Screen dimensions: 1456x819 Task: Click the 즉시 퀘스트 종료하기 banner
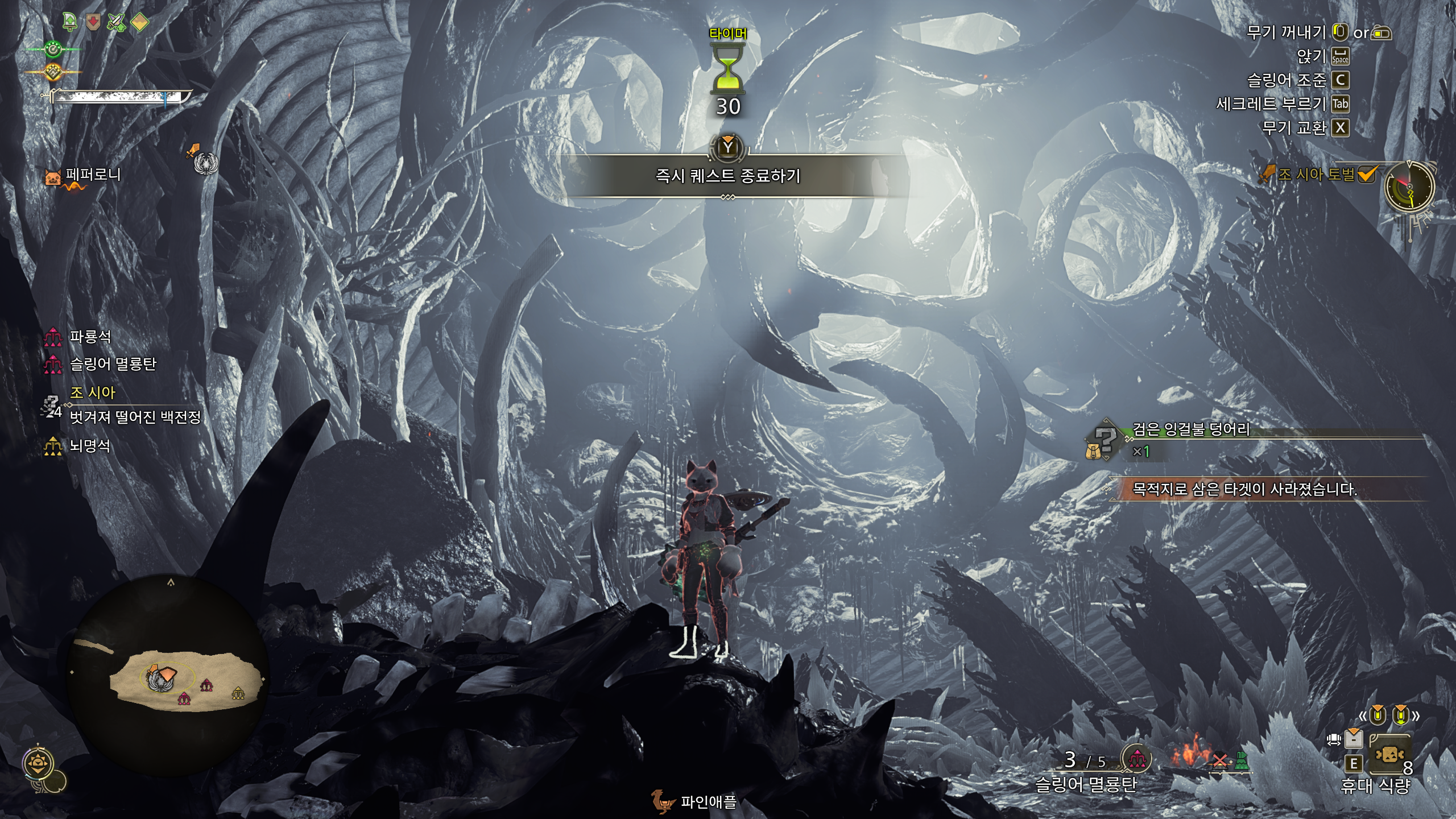click(728, 176)
